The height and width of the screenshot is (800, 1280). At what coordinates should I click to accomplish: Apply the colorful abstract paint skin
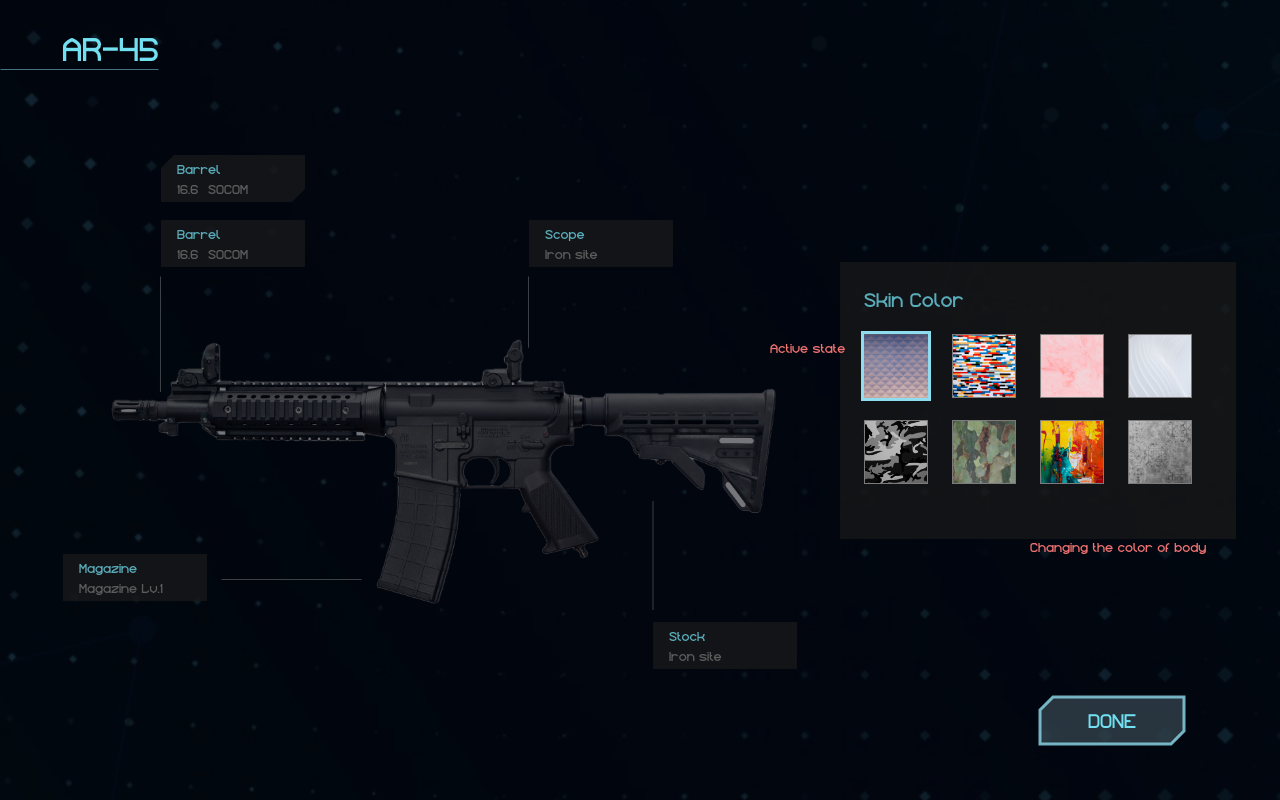(1072, 452)
